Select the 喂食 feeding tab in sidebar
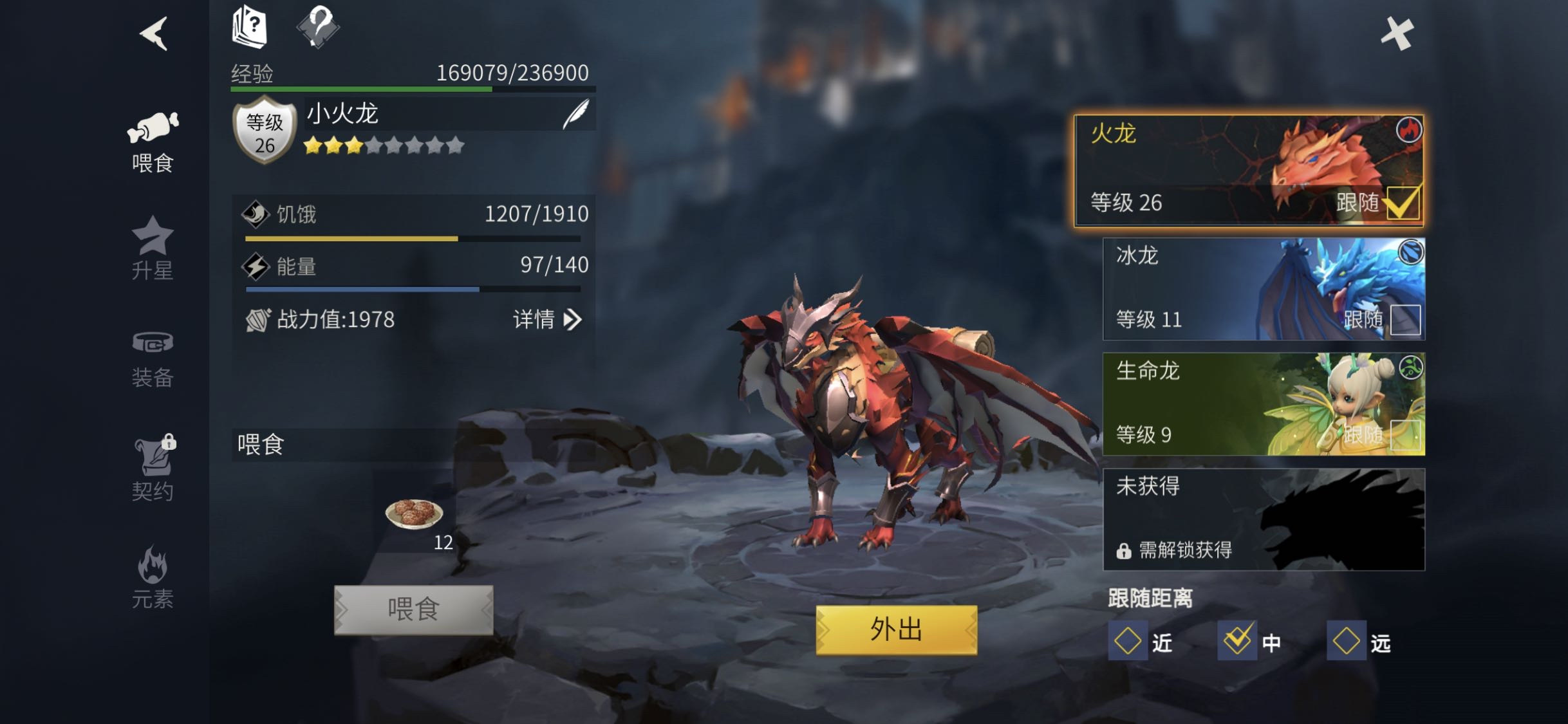 [x=153, y=142]
